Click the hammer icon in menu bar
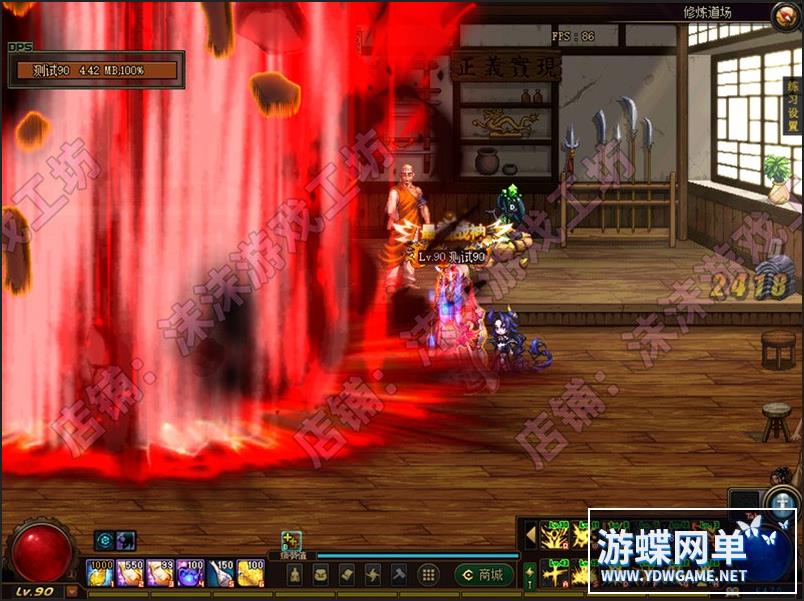Screen dimensions: 804x601 398,574
